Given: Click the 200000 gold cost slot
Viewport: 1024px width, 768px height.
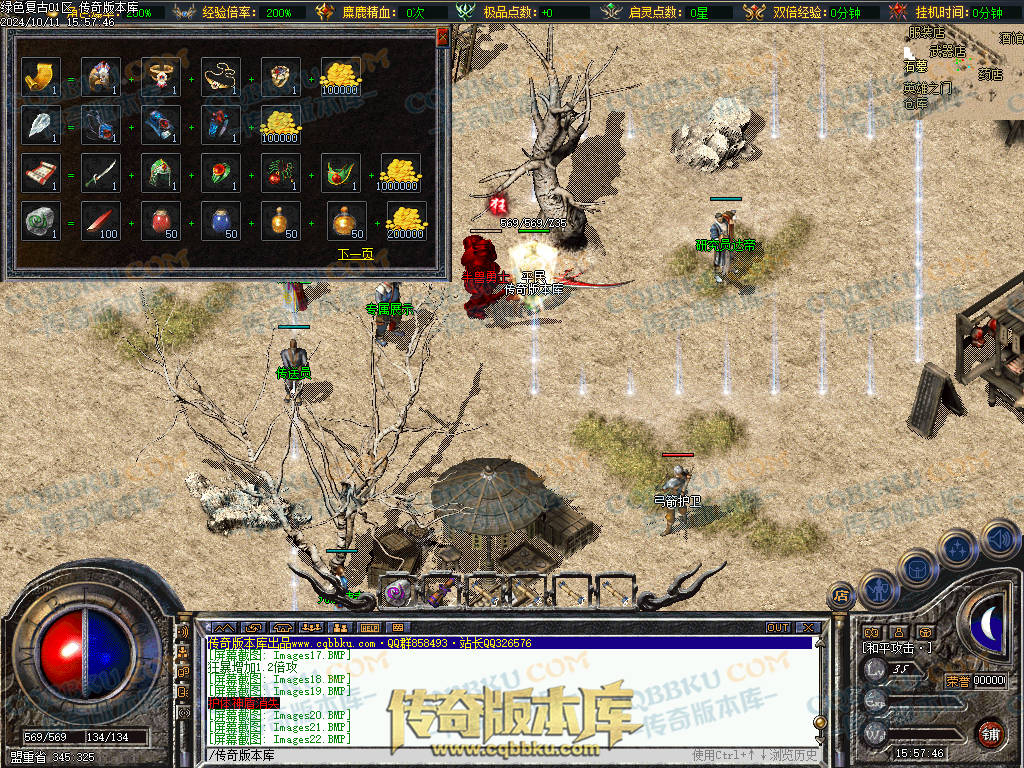Looking at the screenshot, I should [405, 221].
